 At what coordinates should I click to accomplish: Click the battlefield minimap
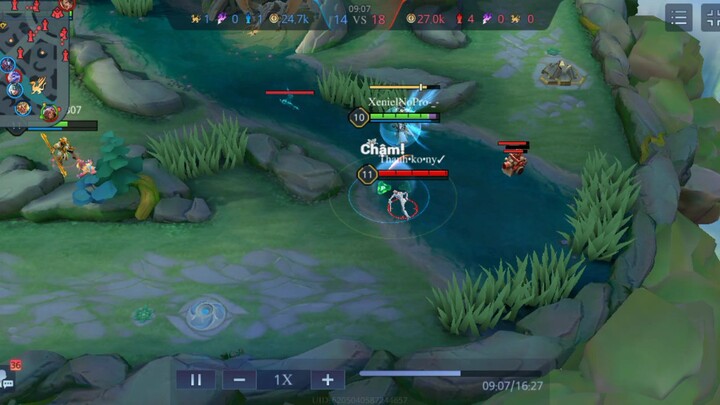34,60
